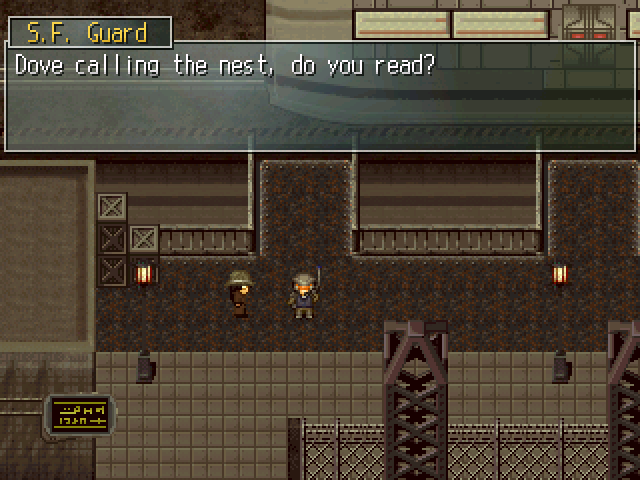
Task: Advance the S.F. Guard dialogue box
Action: [x=320, y=97]
